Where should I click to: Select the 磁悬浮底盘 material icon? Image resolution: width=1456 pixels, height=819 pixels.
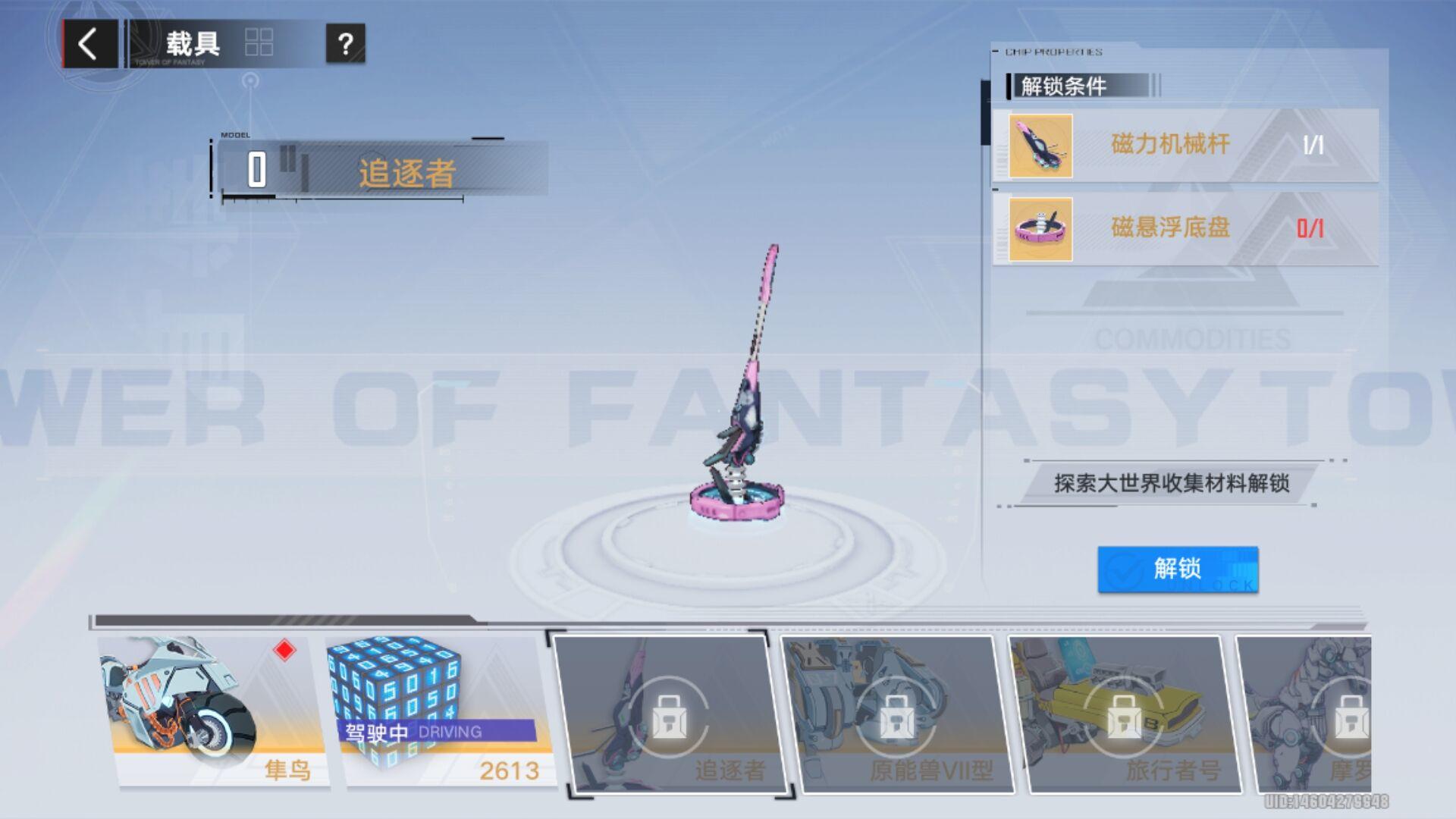1040,229
